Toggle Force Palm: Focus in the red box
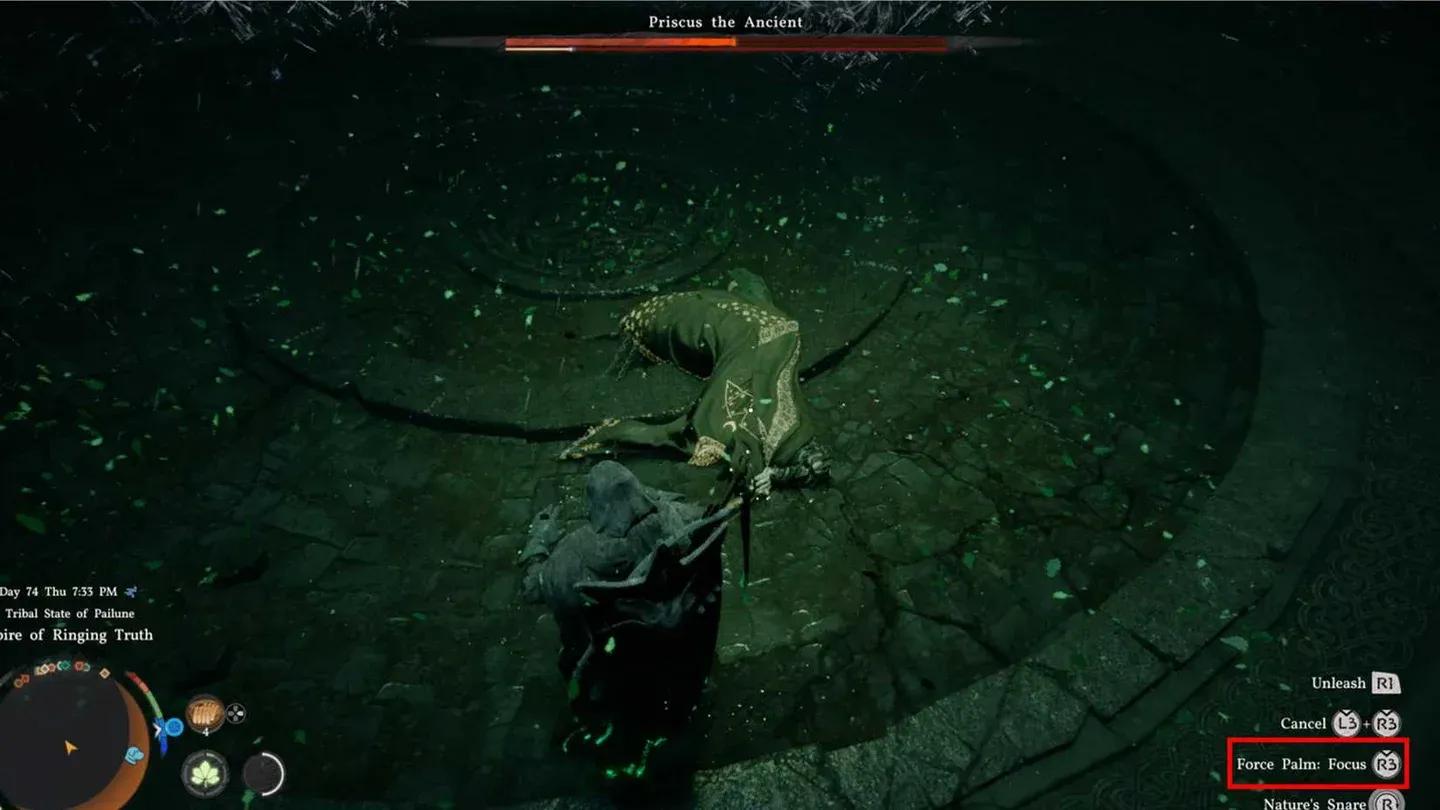The width and height of the screenshot is (1440, 810). coord(1302,764)
